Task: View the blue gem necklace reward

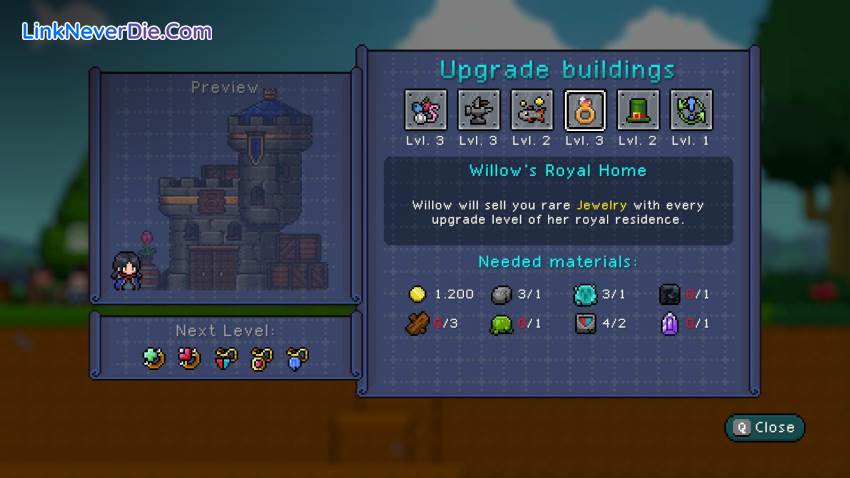Action: (x=296, y=358)
